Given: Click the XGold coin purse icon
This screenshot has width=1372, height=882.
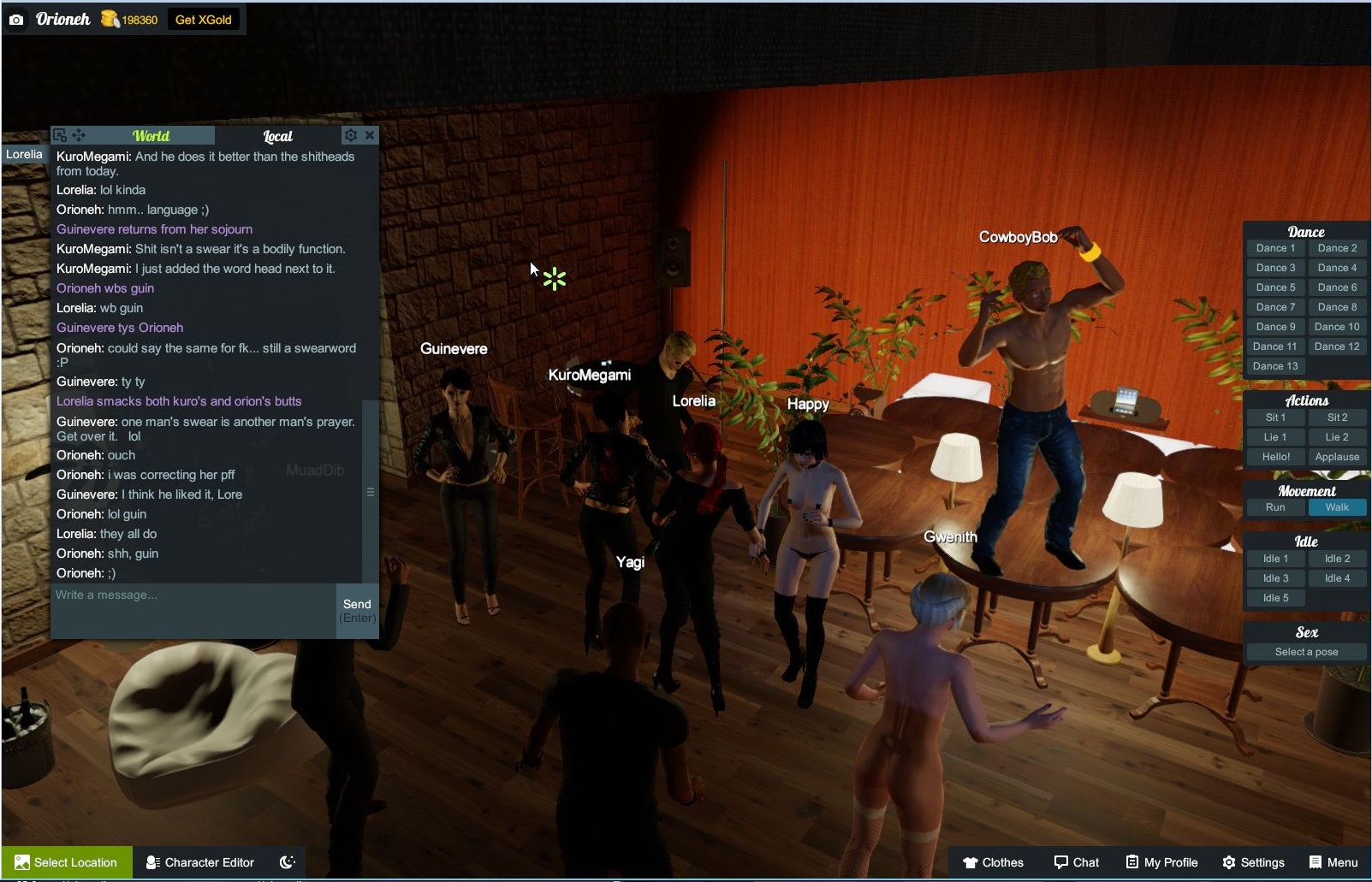Looking at the screenshot, I should pos(110,18).
